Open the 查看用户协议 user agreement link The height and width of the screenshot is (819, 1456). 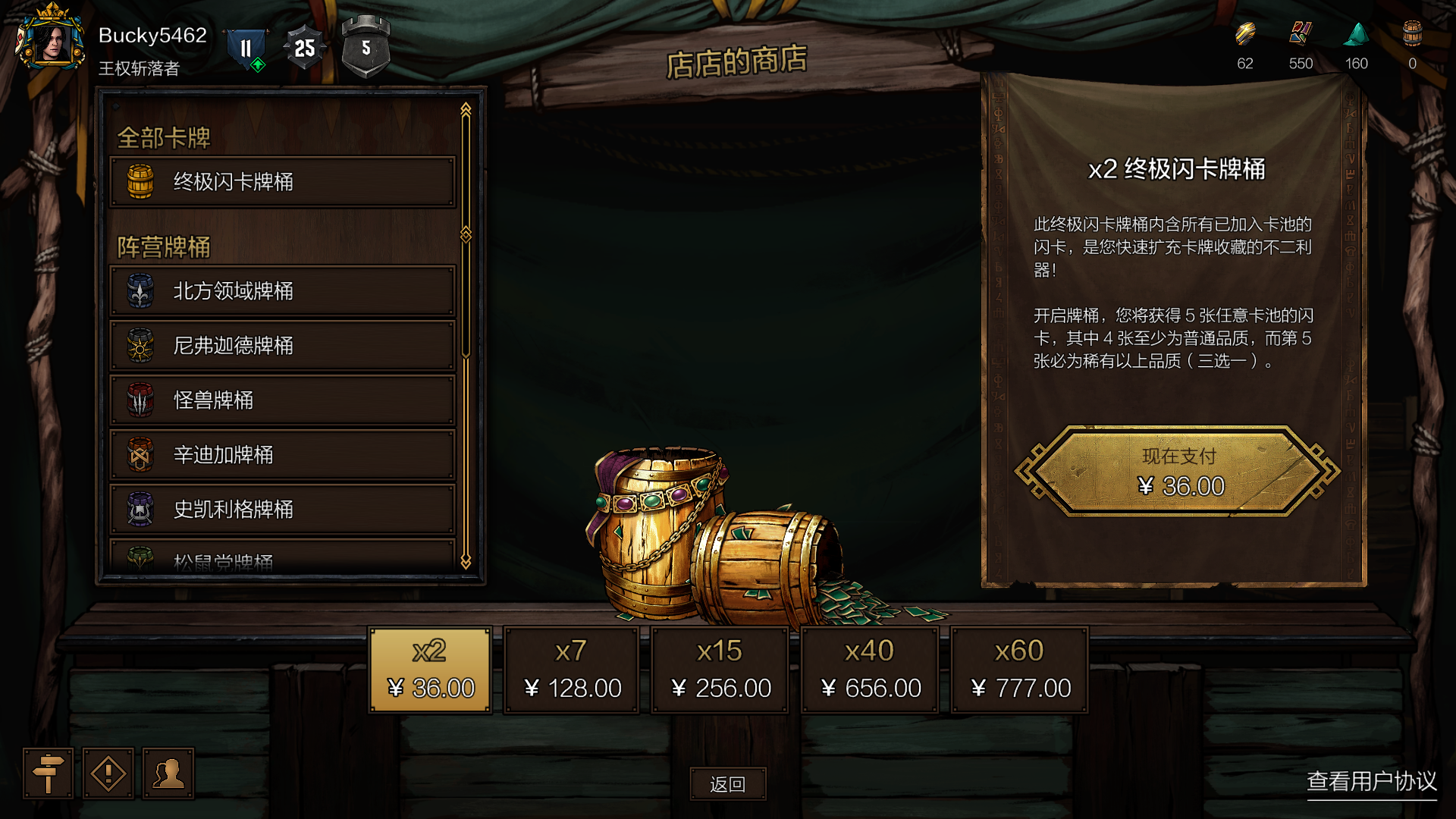click(x=1371, y=781)
